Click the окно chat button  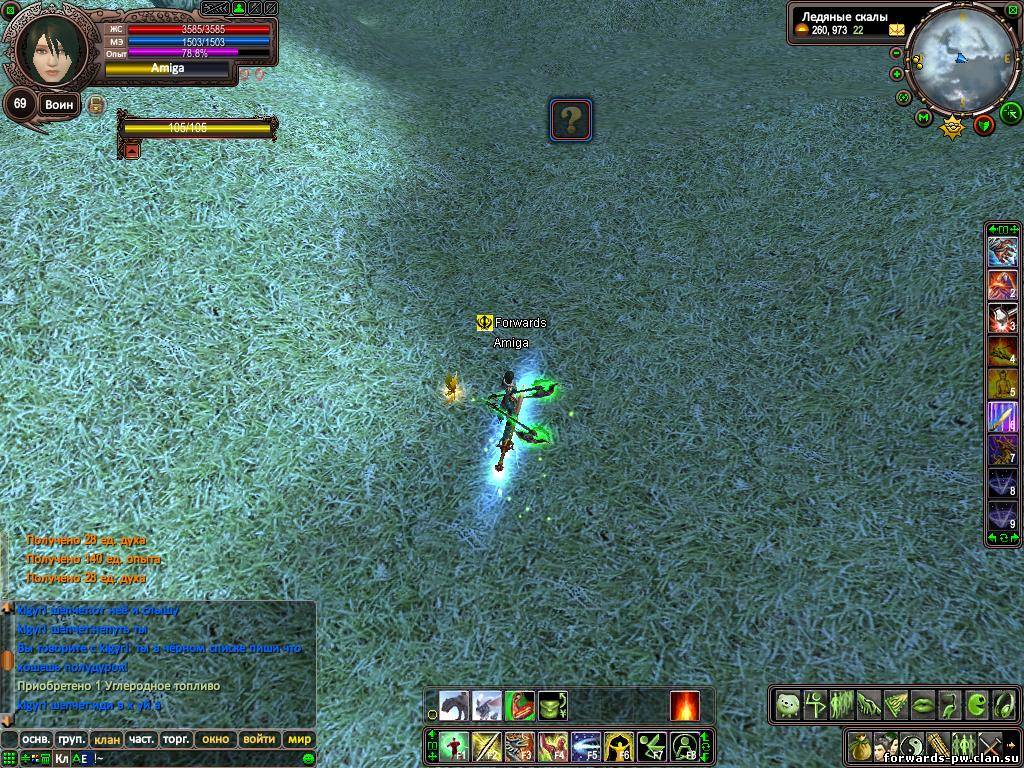pyautogui.click(x=215, y=740)
